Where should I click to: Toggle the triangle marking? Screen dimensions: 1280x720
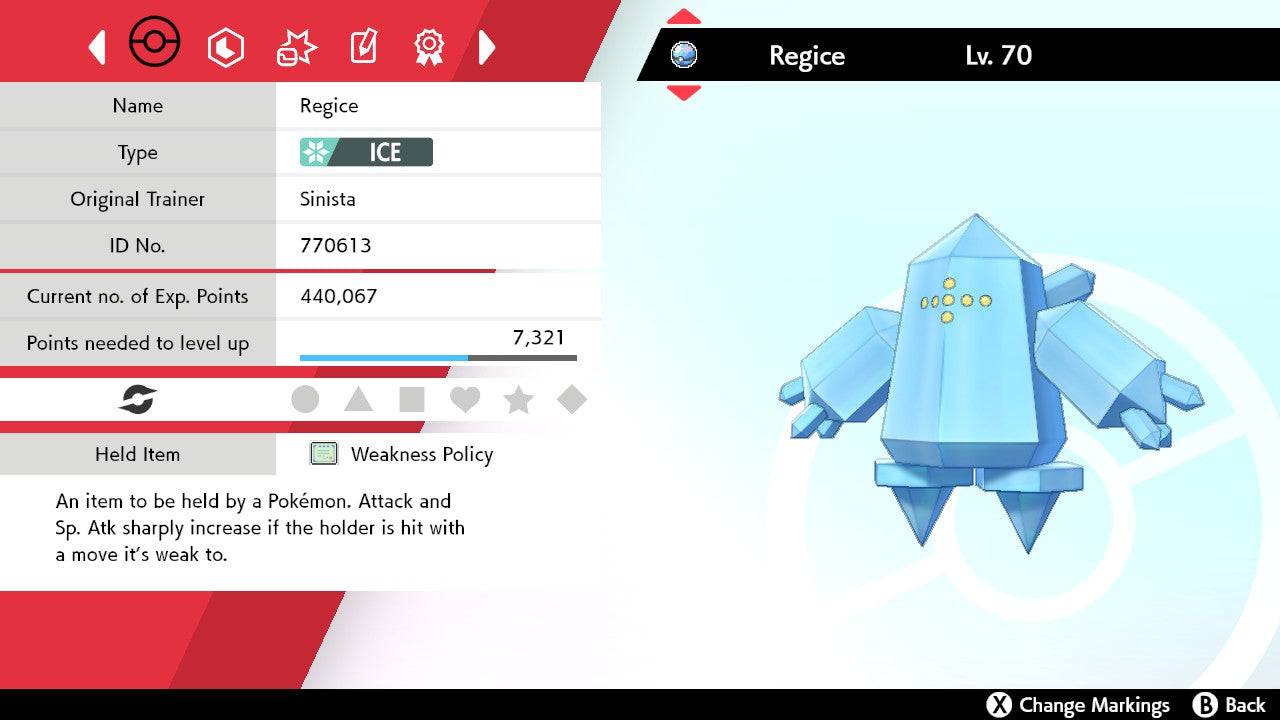point(358,400)
